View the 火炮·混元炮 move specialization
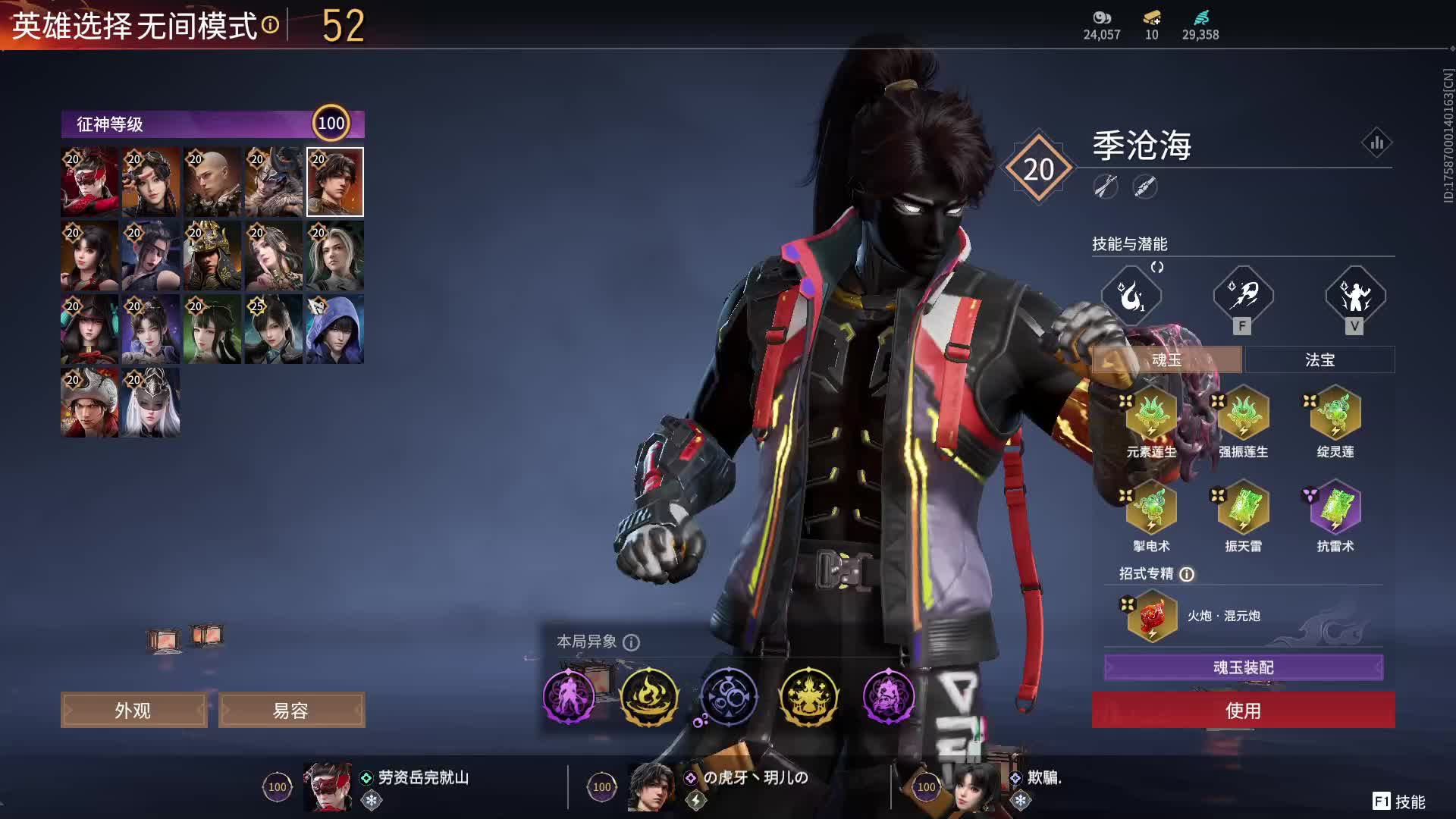1456x819 pixels. point(1152,616)
